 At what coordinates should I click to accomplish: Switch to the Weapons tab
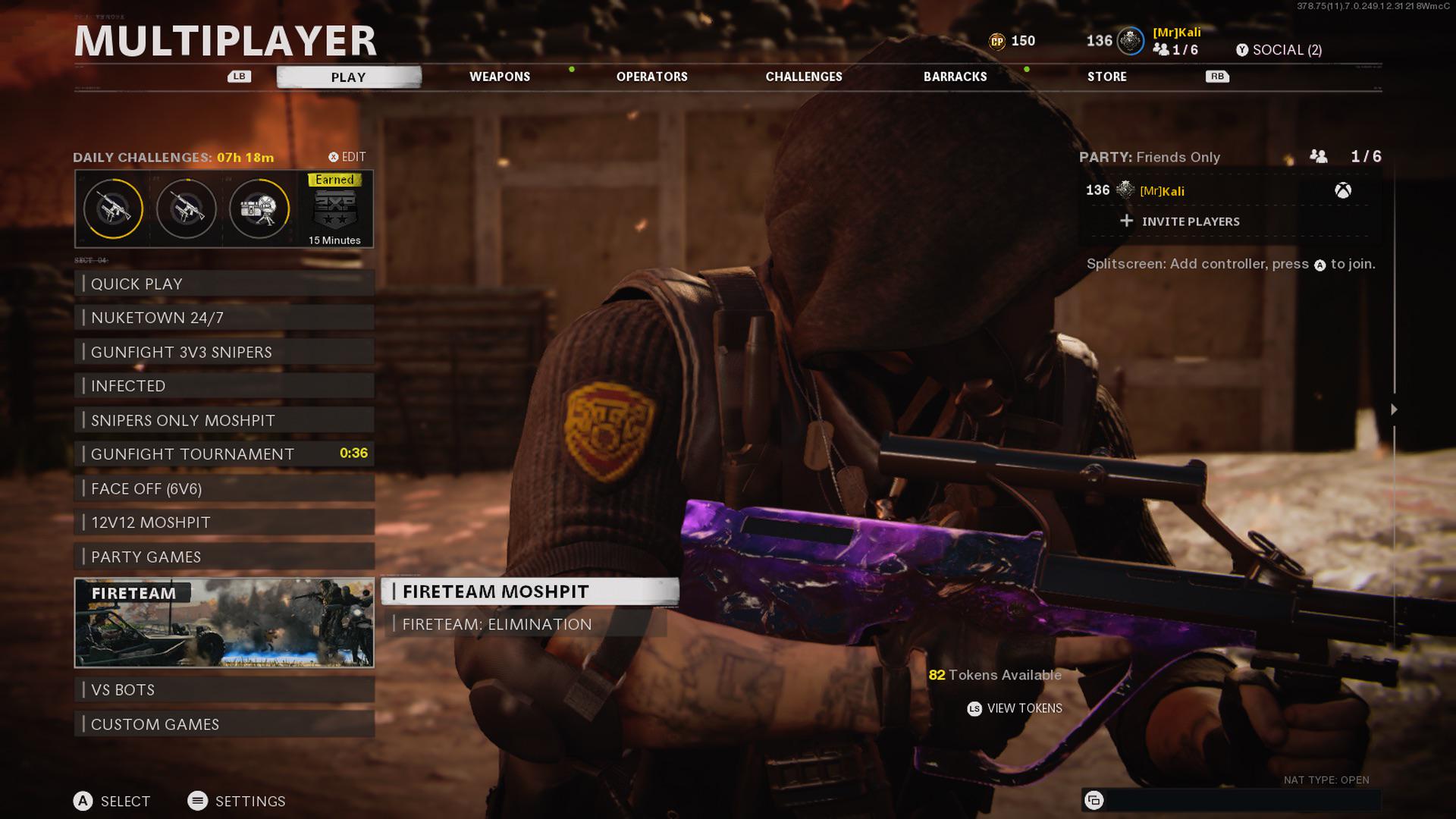click(x=500, y=77)
